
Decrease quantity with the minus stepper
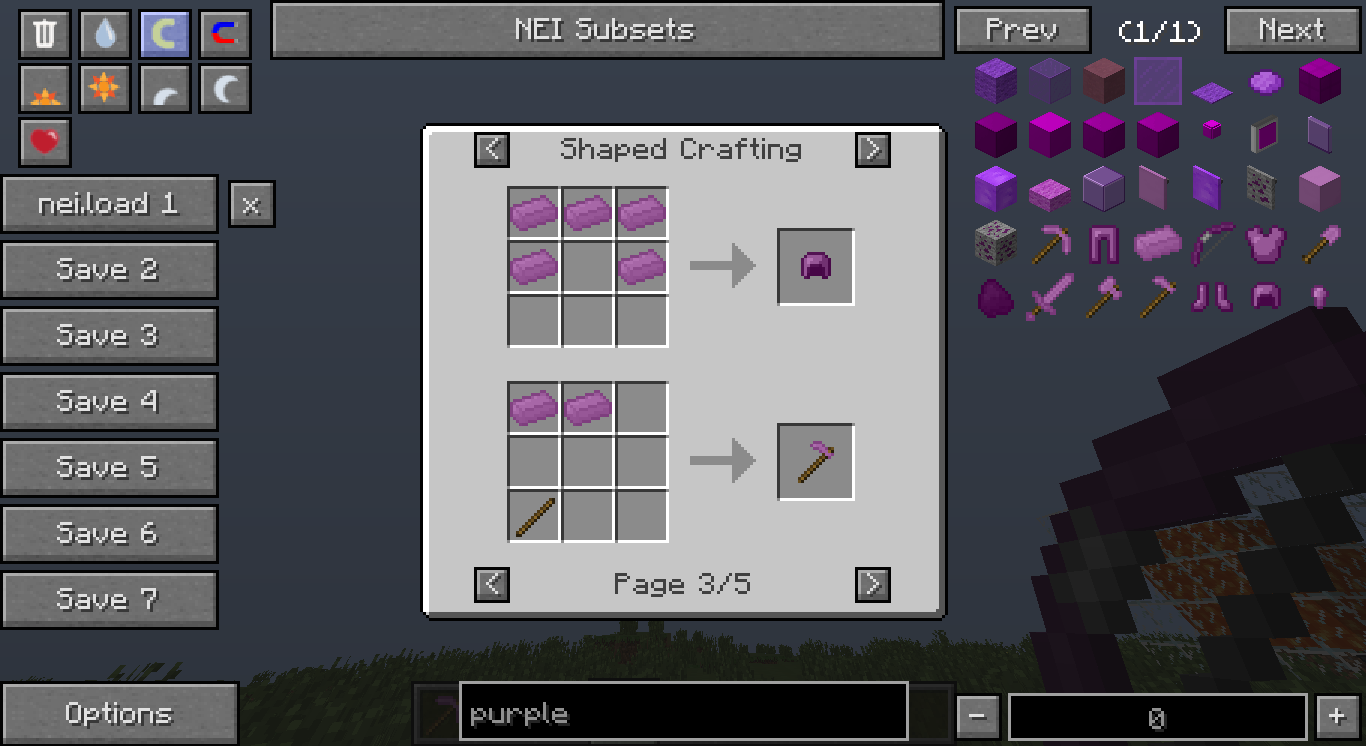click(977, 715)
